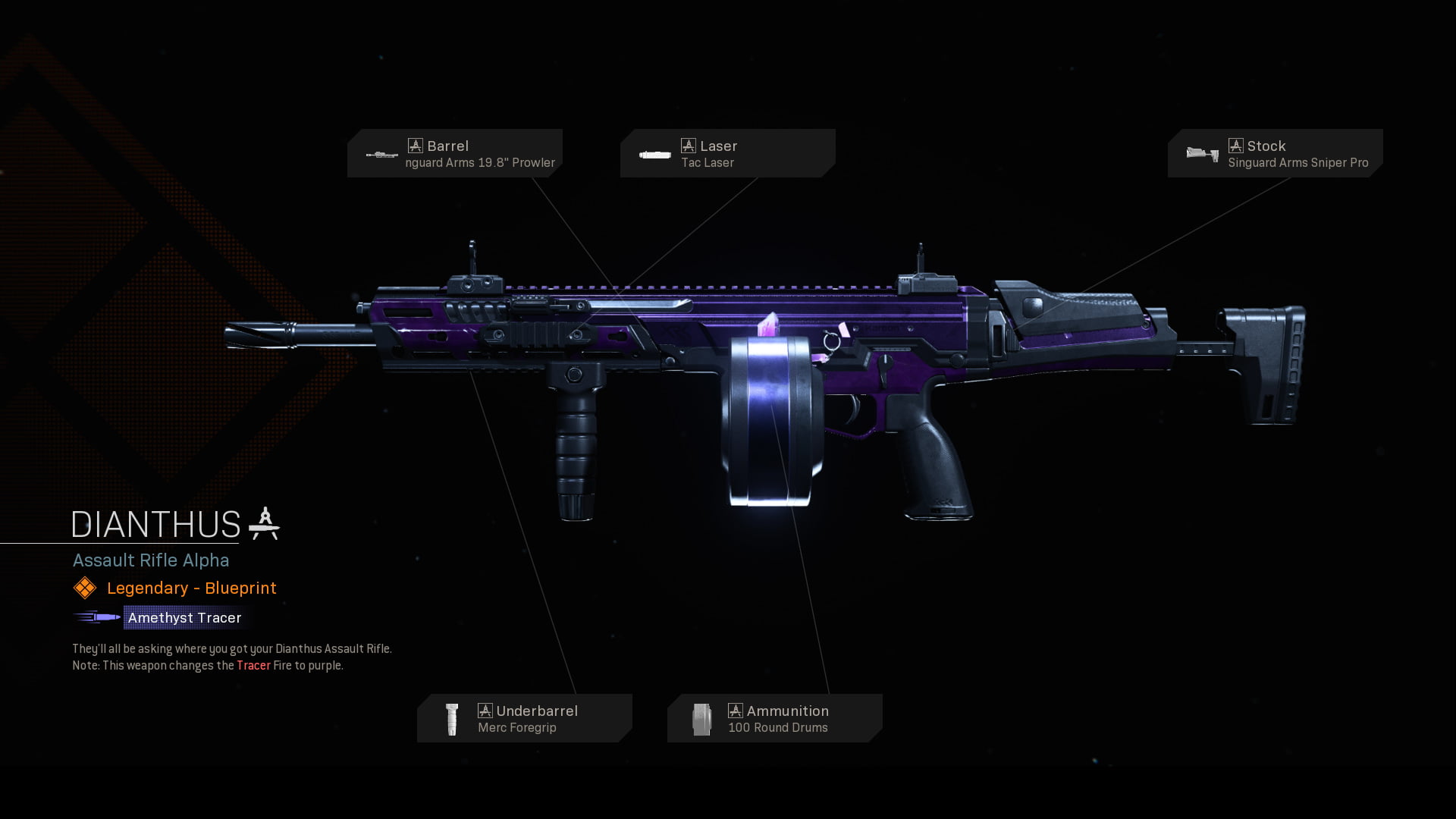
Task: Select the Amethyst Tracer tab label
Action: coord(184,617)
